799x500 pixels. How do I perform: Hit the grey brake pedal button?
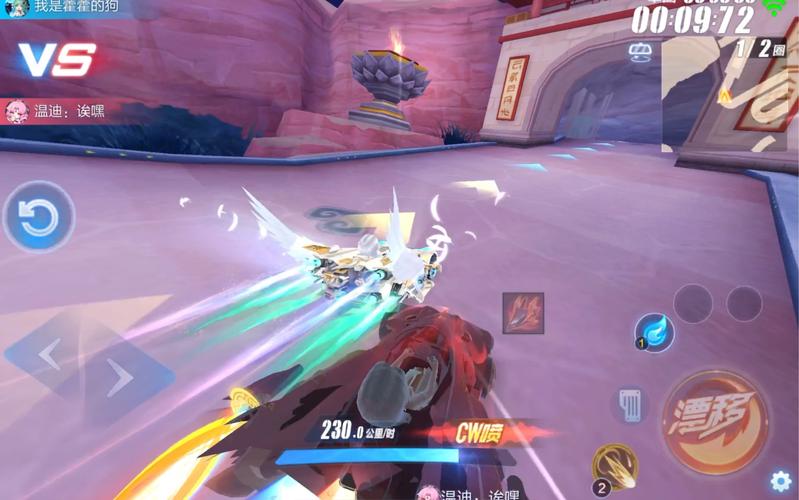[629, 405]
